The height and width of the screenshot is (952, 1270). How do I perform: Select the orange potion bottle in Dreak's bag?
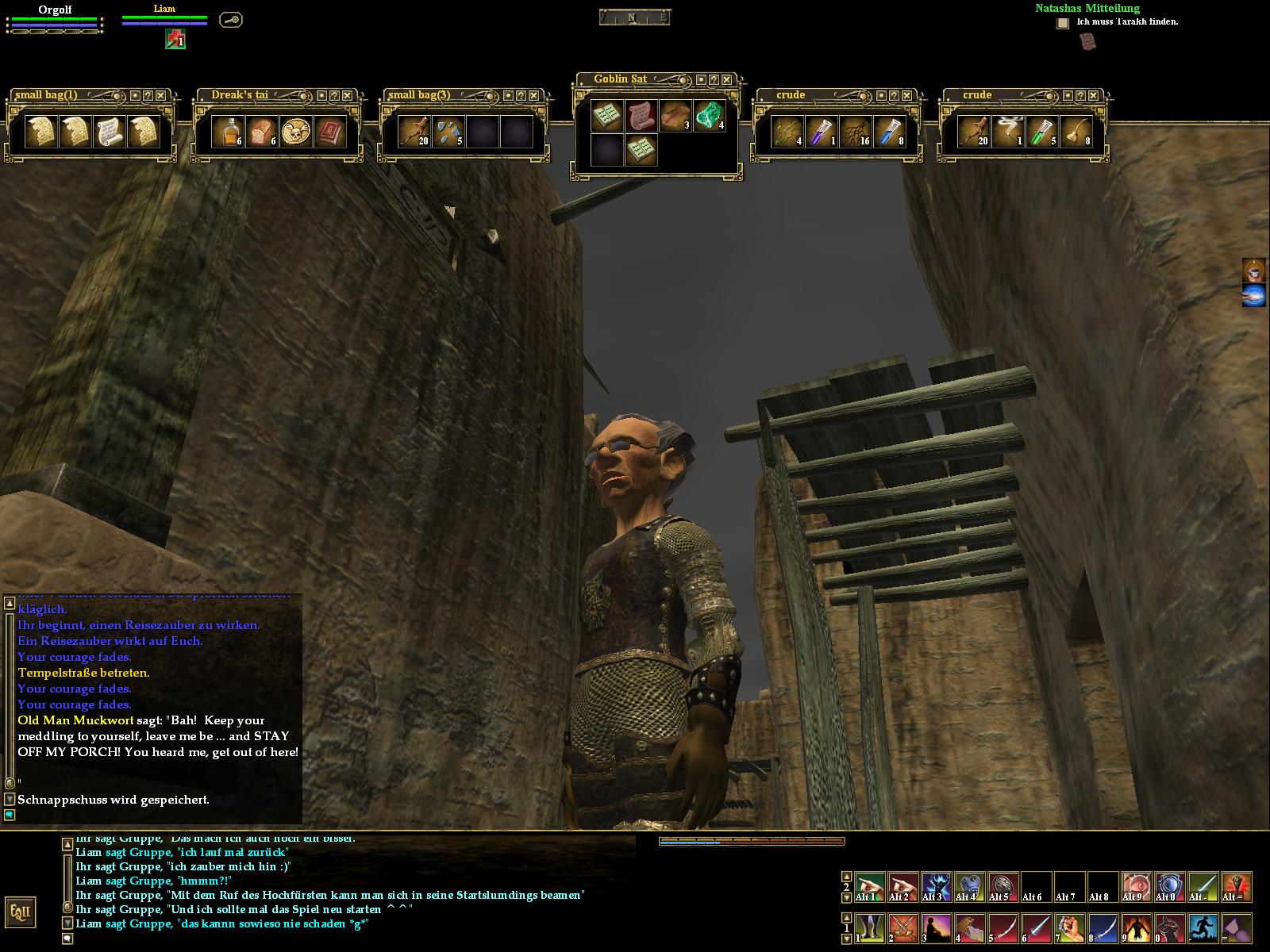click(228, 132)
